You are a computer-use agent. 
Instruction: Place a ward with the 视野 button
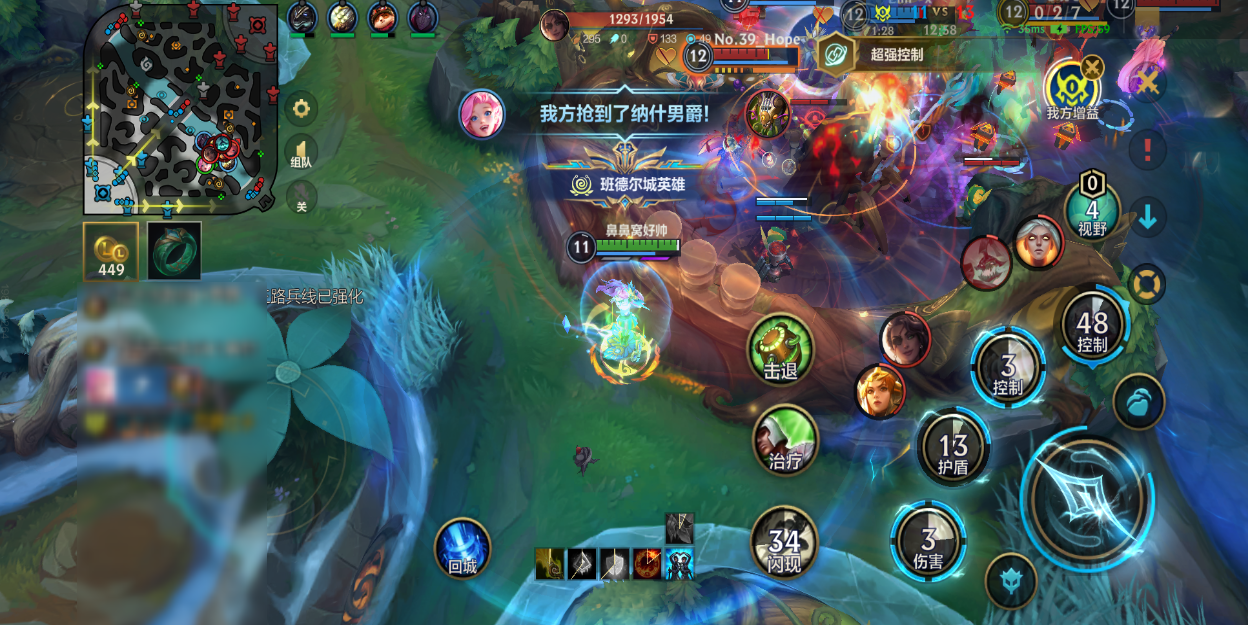pos(1092,210)
